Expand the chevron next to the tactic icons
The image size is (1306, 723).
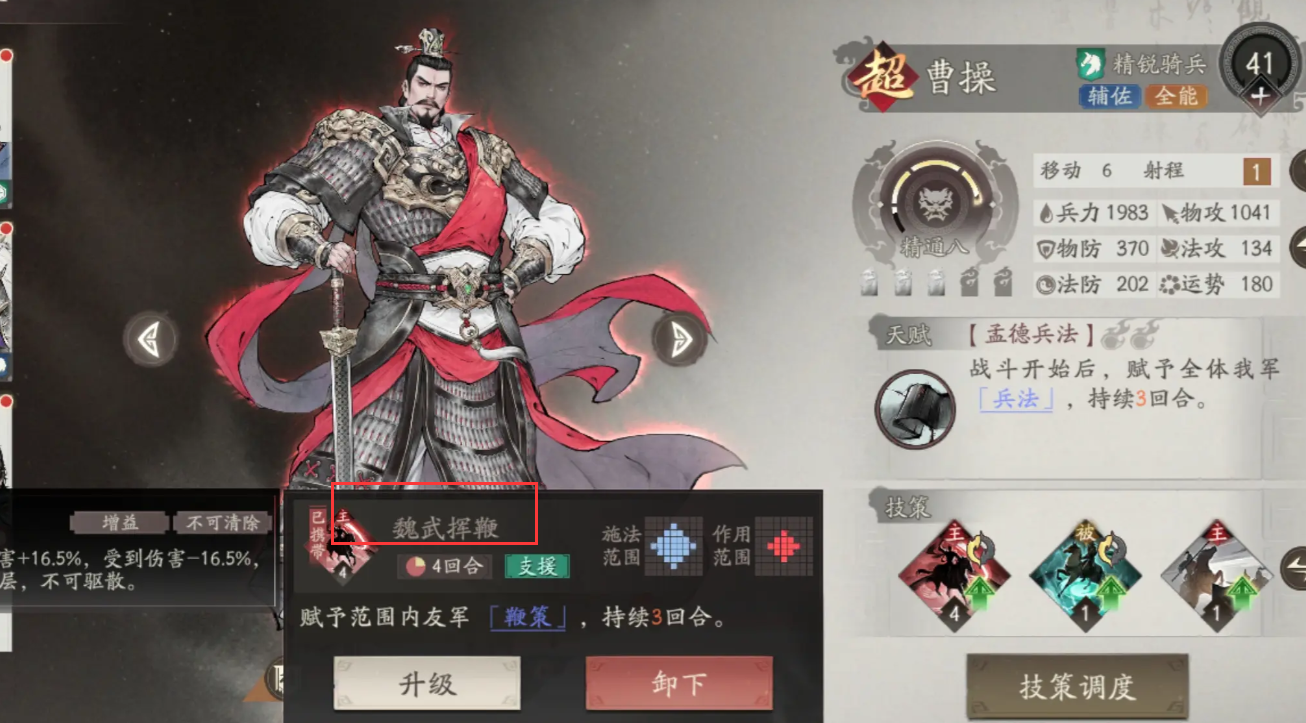1295,570
